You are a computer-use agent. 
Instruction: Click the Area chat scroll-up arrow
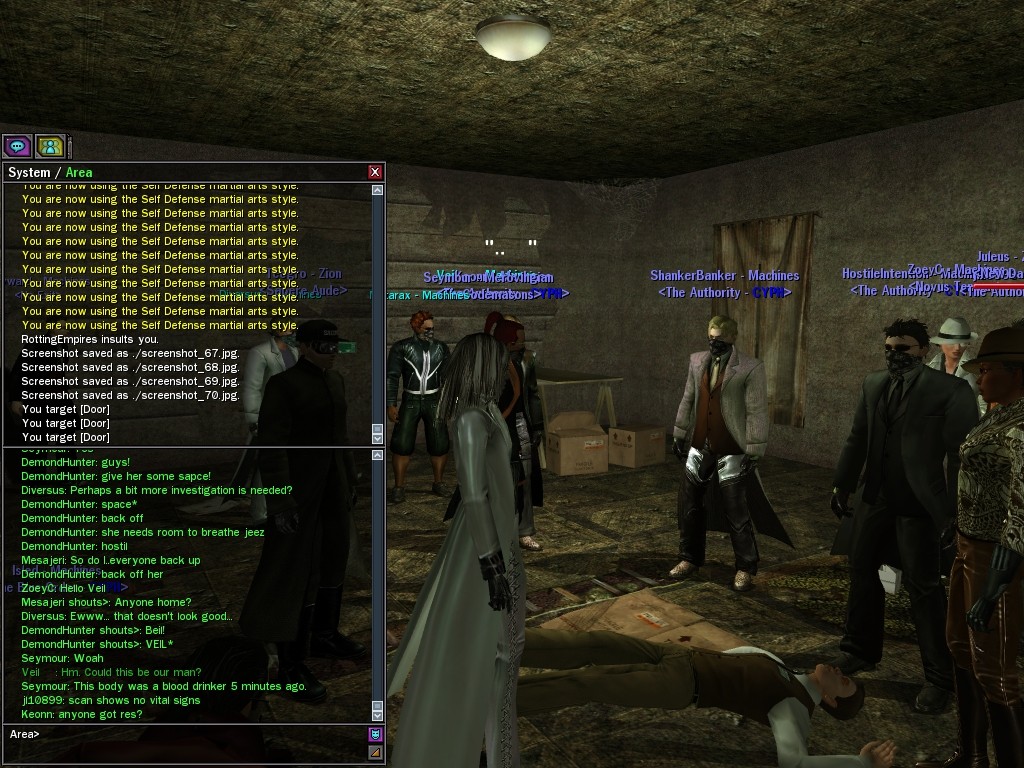click(x=377, y=455)
